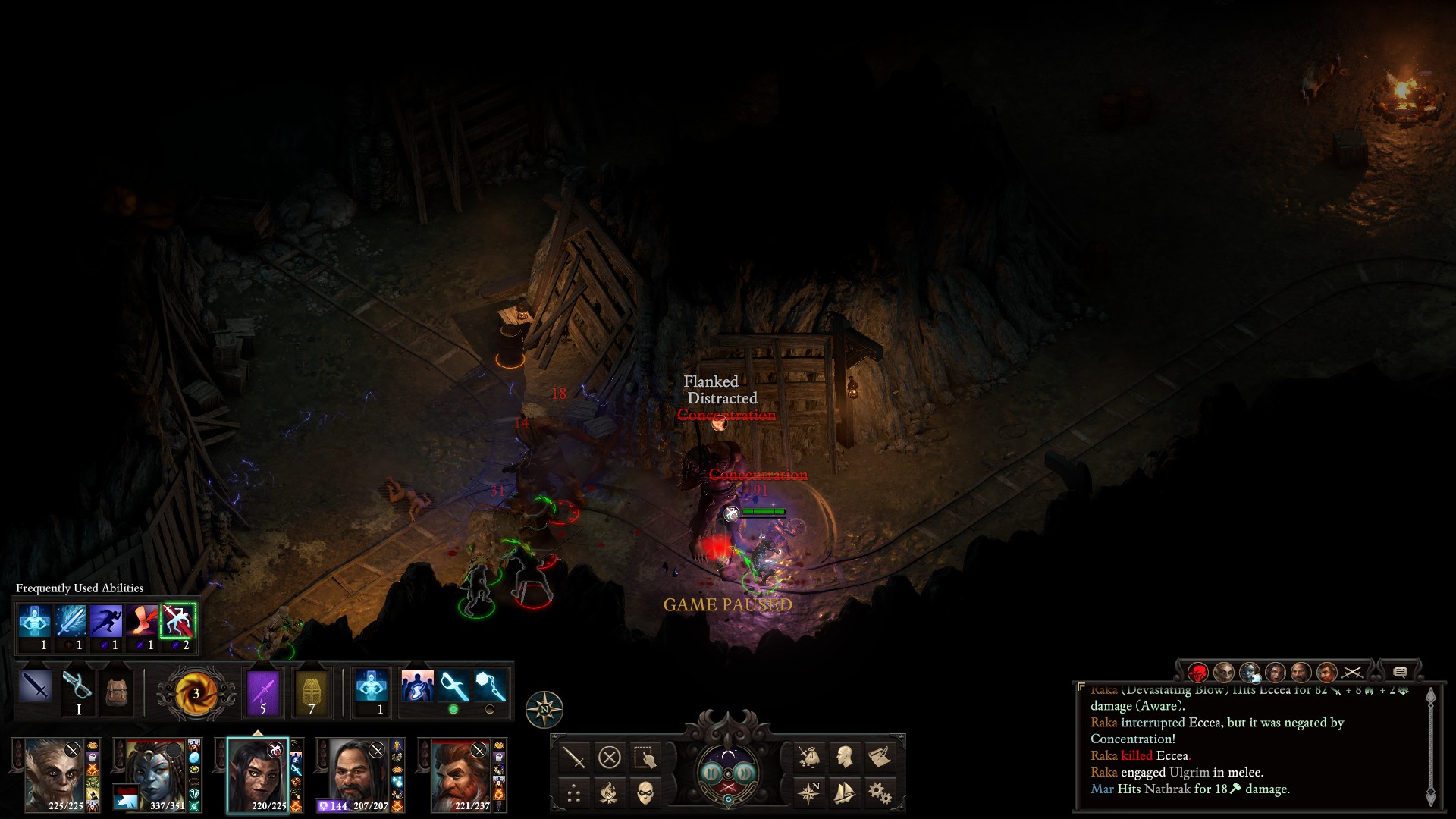Toggle stealth with the masked face button

pos(645,792)
